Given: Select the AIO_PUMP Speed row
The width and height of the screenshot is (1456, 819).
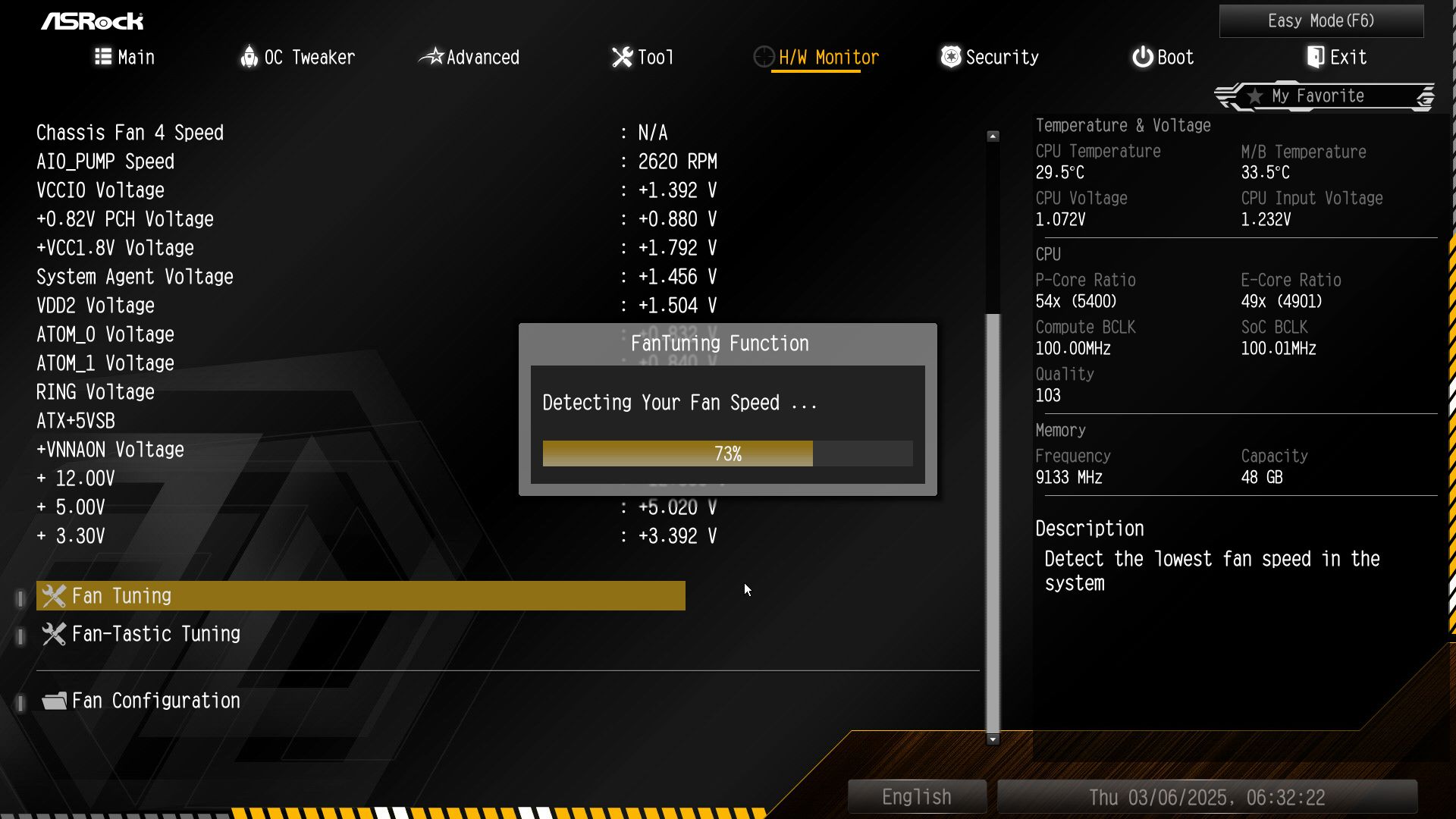Looking at the screenshot, I should tap(105, 162).
